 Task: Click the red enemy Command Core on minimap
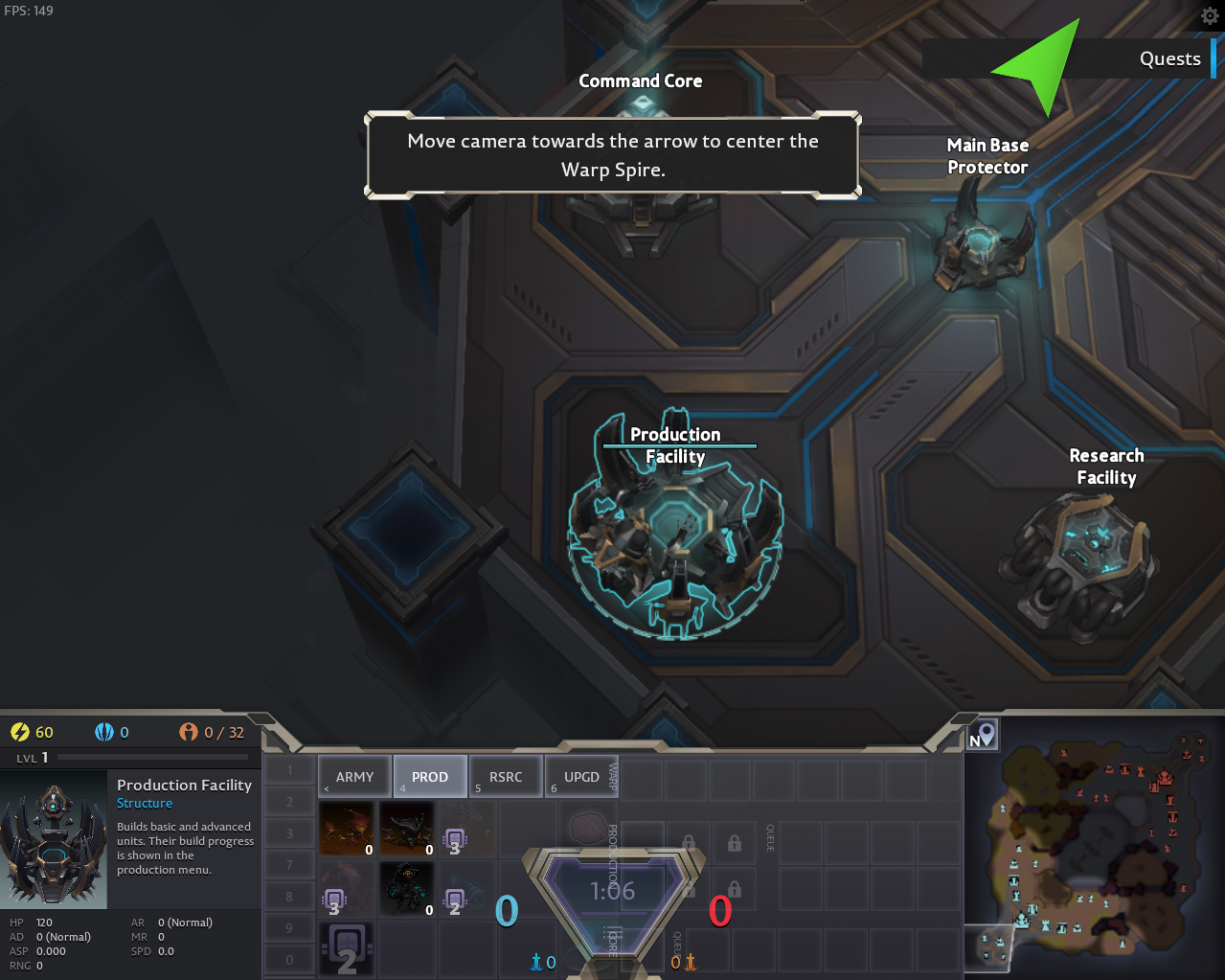click(1165, 778)
